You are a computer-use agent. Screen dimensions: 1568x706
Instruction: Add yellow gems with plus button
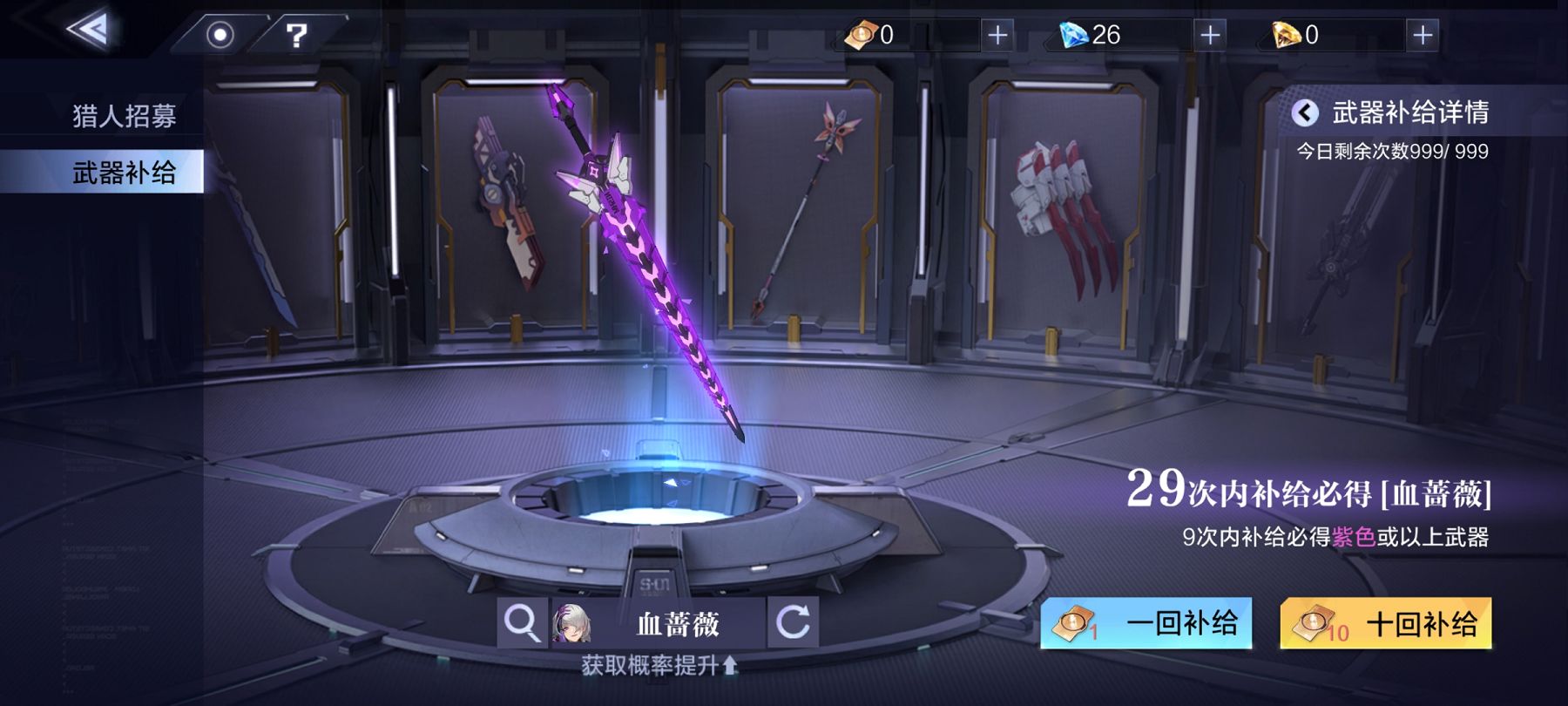[x=1422, y=35]
